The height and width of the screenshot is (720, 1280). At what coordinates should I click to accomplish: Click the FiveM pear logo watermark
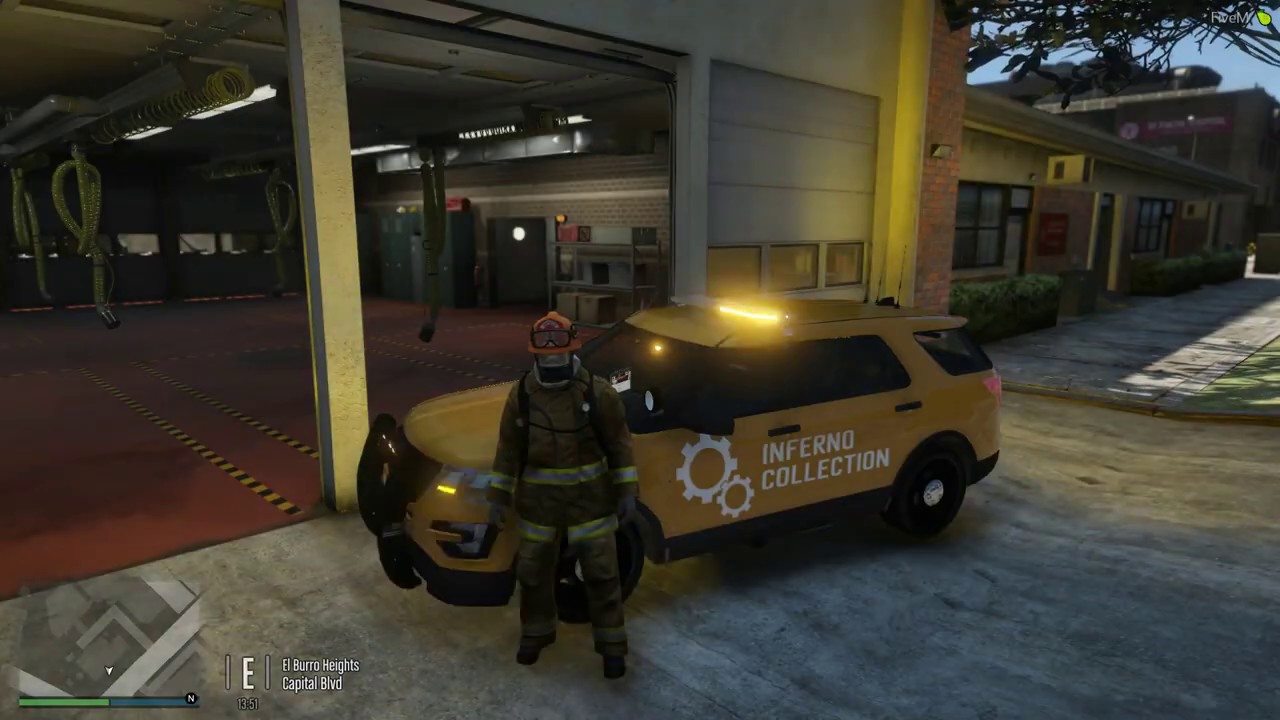(1263, 18)
